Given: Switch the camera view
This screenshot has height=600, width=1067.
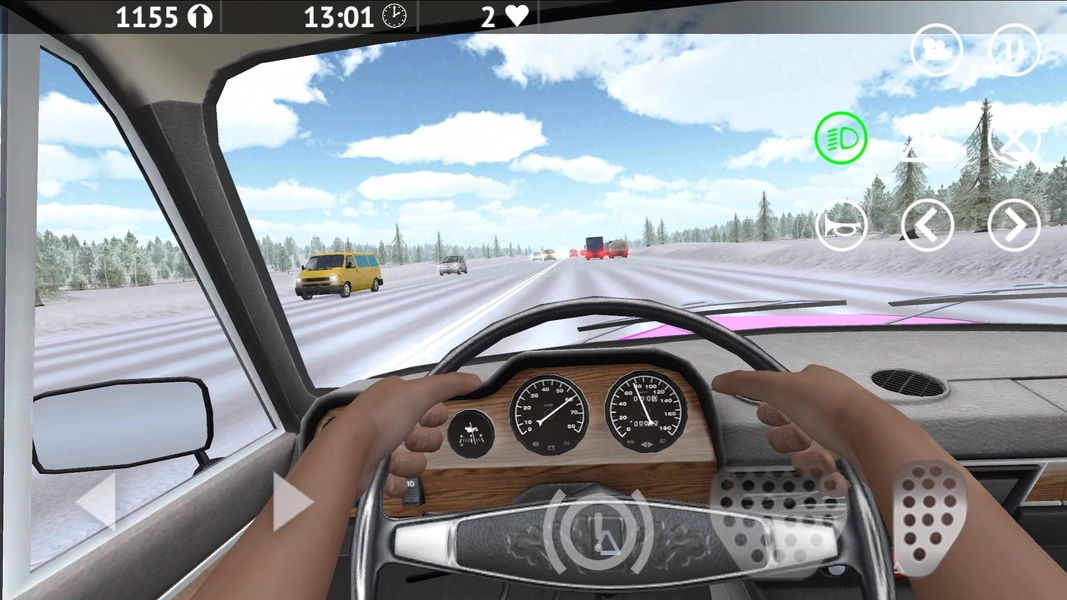Looking at the screenshot, I should 936,50.
